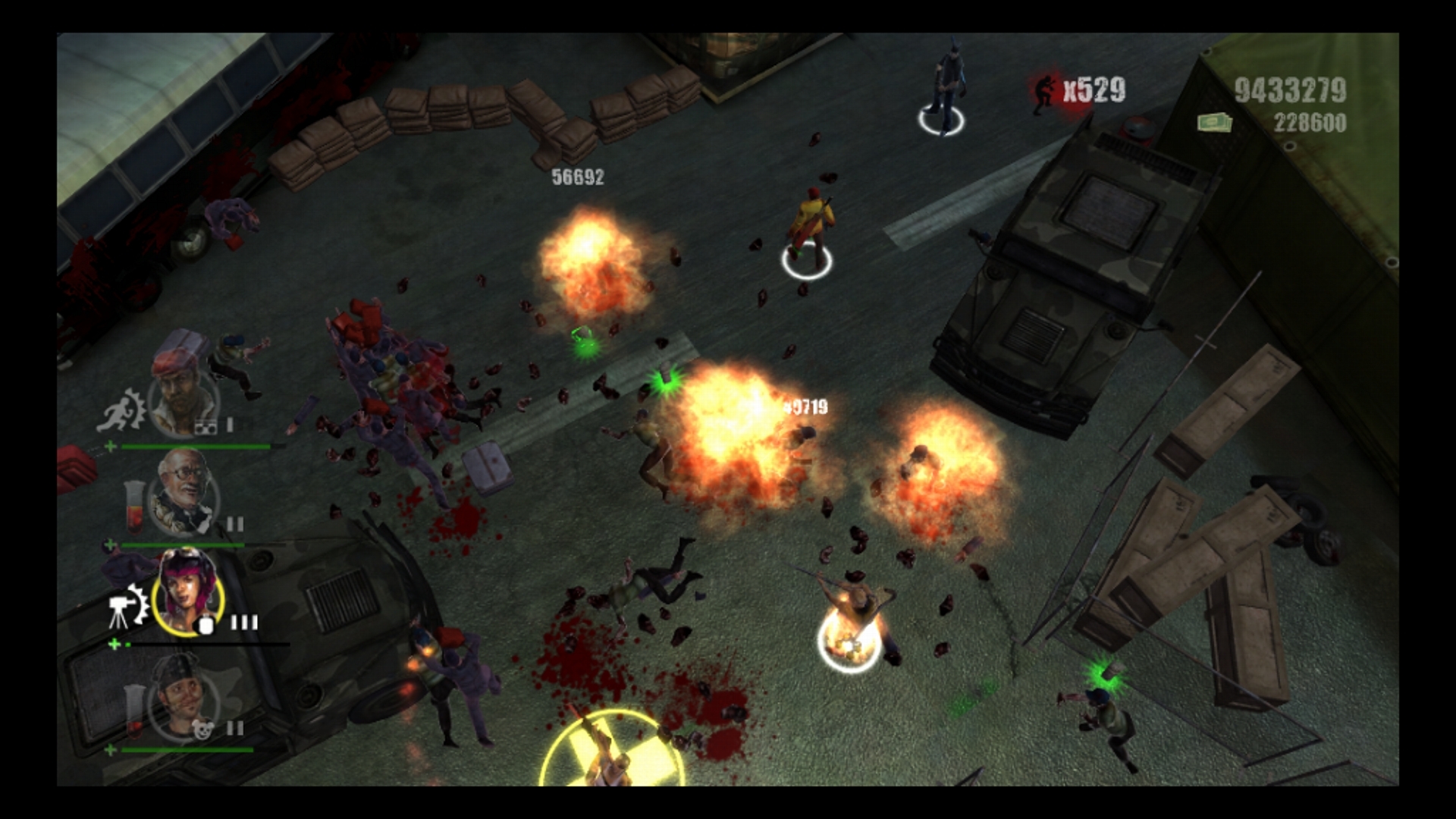Viewport: 1456px width, 819px height.
Task: Click the boombox item icon
Action: point(206,428)
